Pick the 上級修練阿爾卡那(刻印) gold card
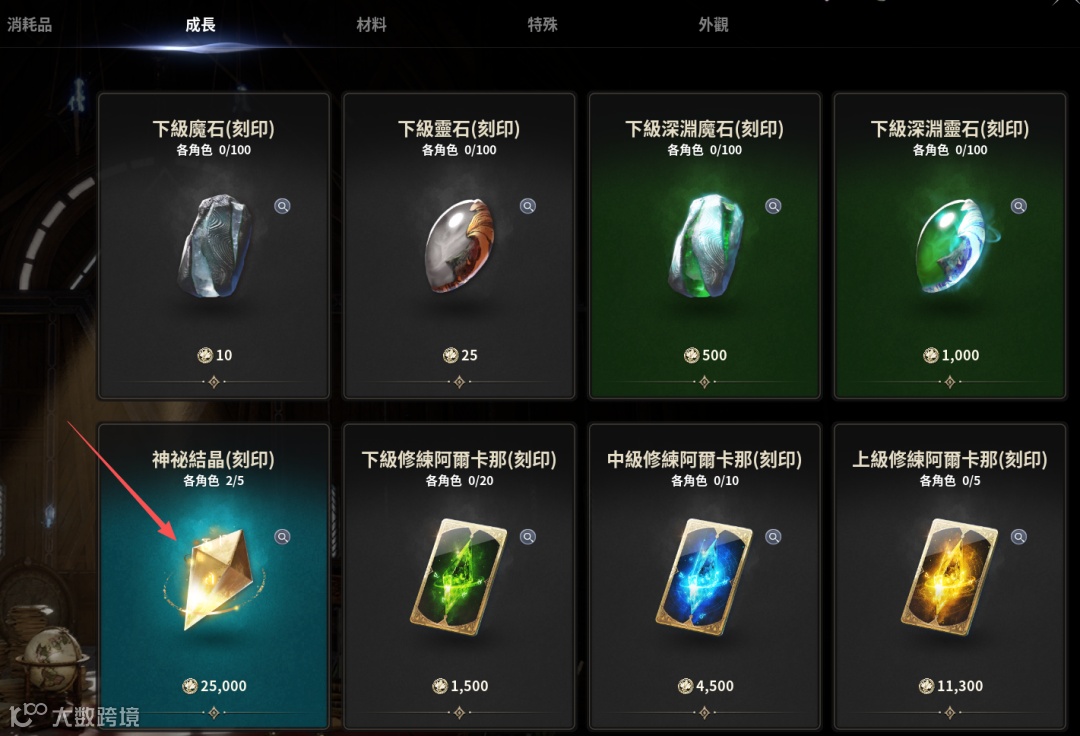 [x=949, y=576]
